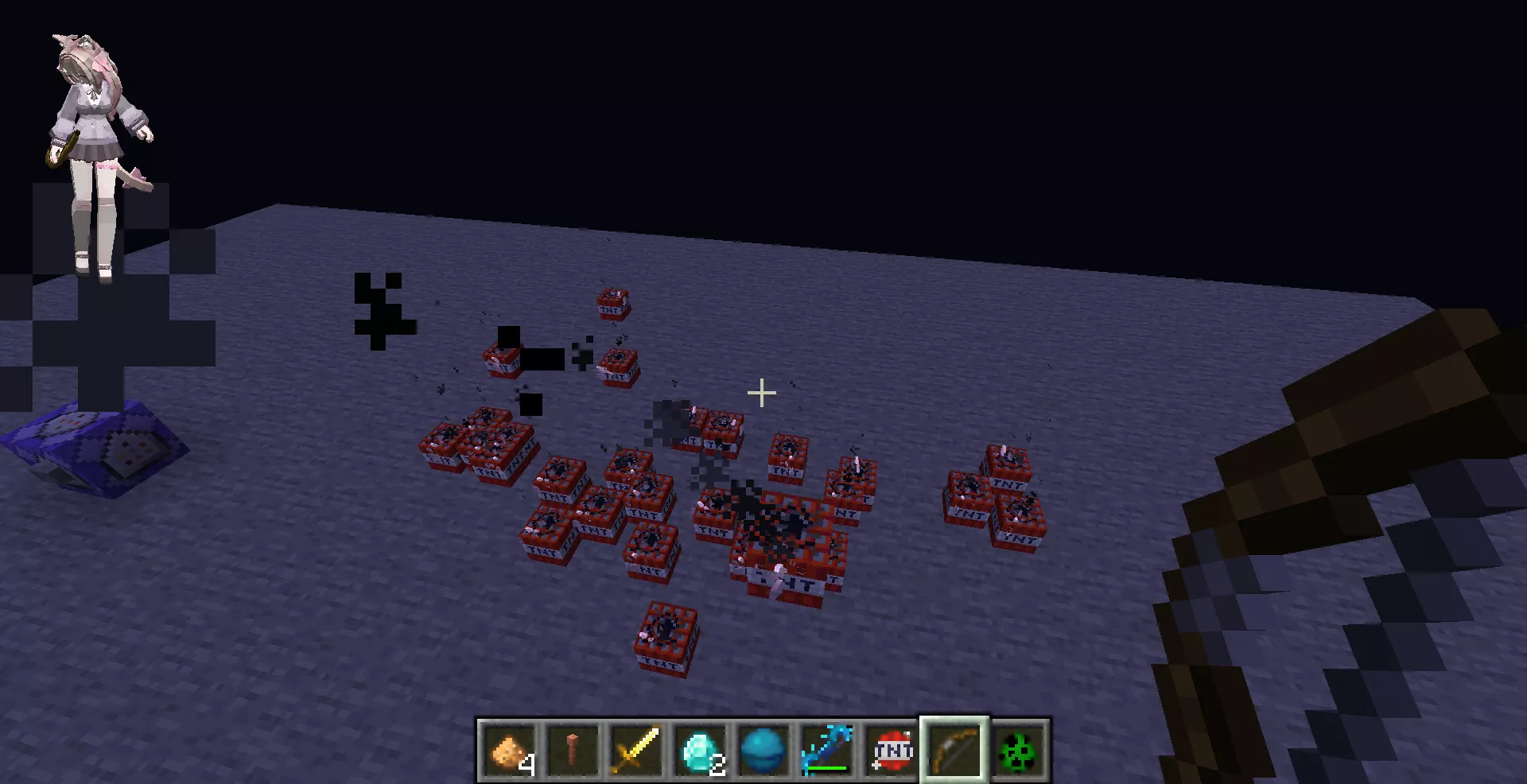Select the orange glowstone dust slot
The width and height of the screenshot is (1527, 784).
(x=509, y=750)
